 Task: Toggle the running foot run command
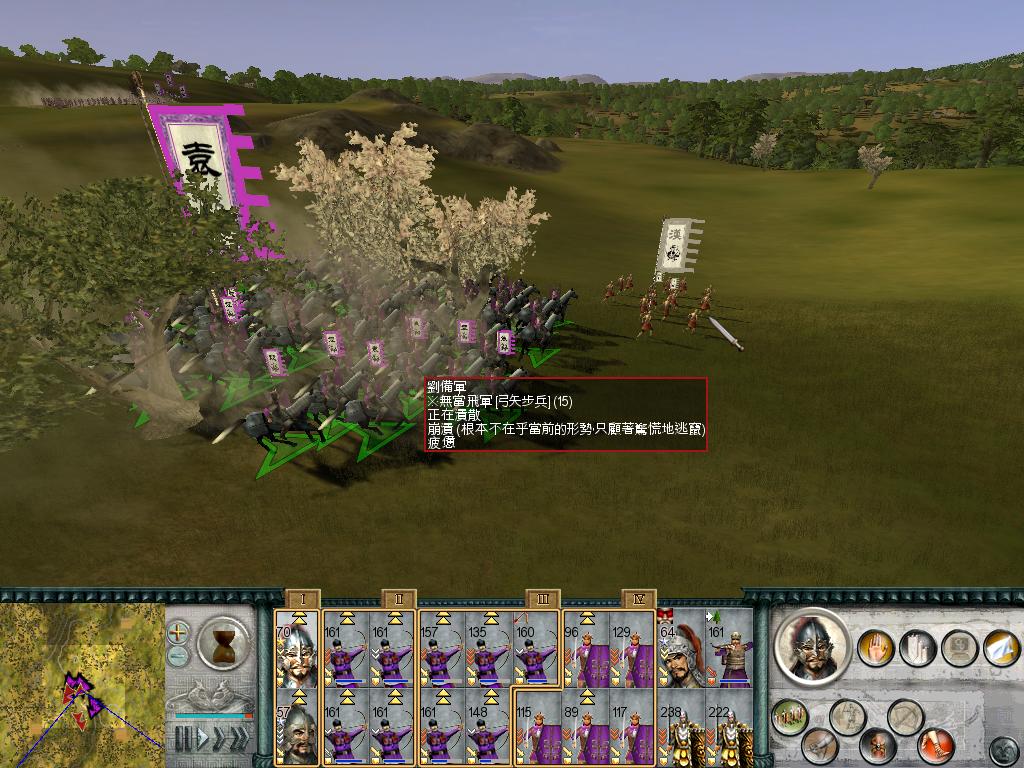coord(936,745)
